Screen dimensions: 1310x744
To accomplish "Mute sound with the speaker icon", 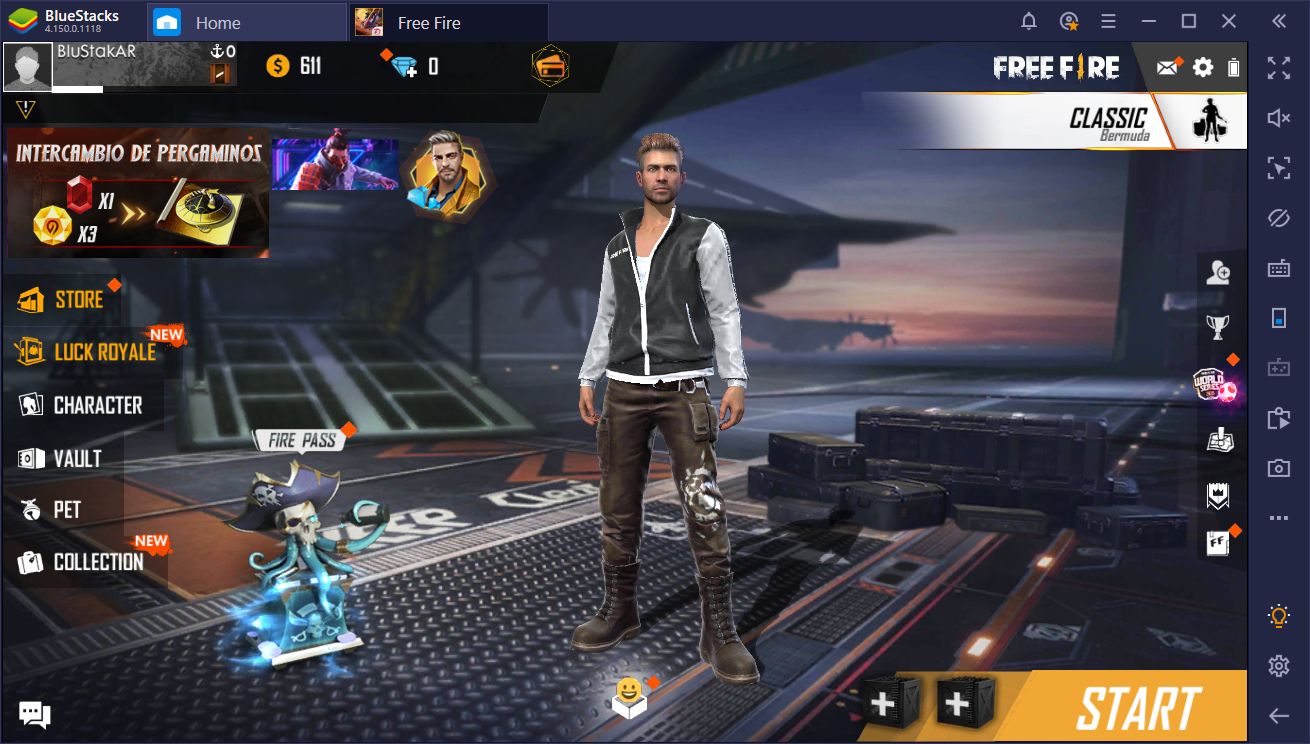I will [1278, 117].
